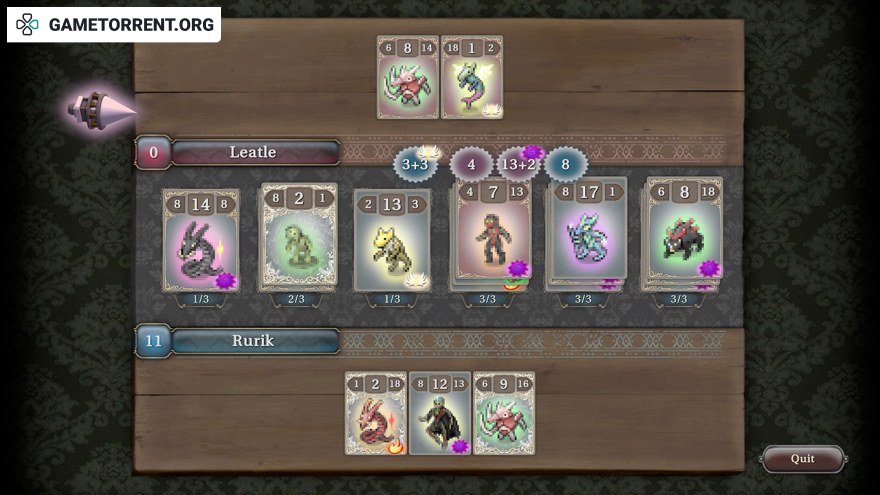The height and width of the screenshot is (495, 880).
Task: Pick Rurik's pink creature card with 6, 9, 16
Action: 504,413
